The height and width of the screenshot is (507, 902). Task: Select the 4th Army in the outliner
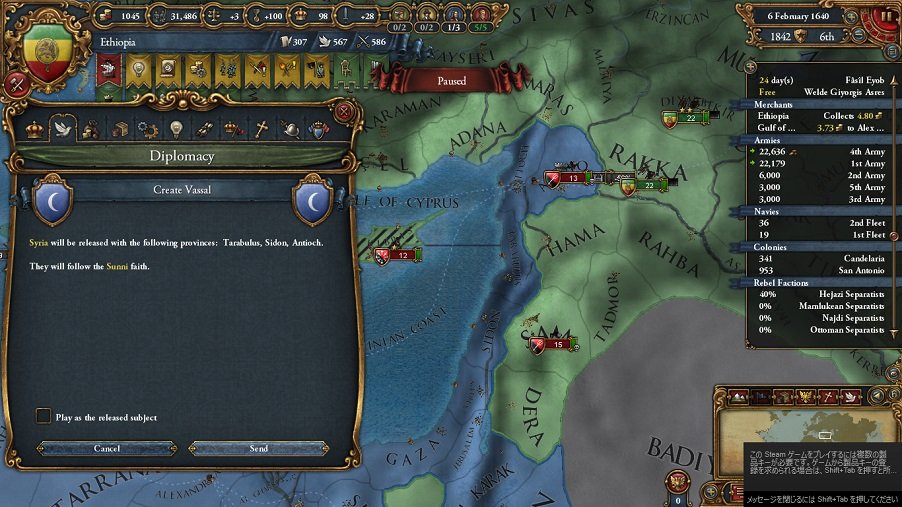(x=820, y=152)
